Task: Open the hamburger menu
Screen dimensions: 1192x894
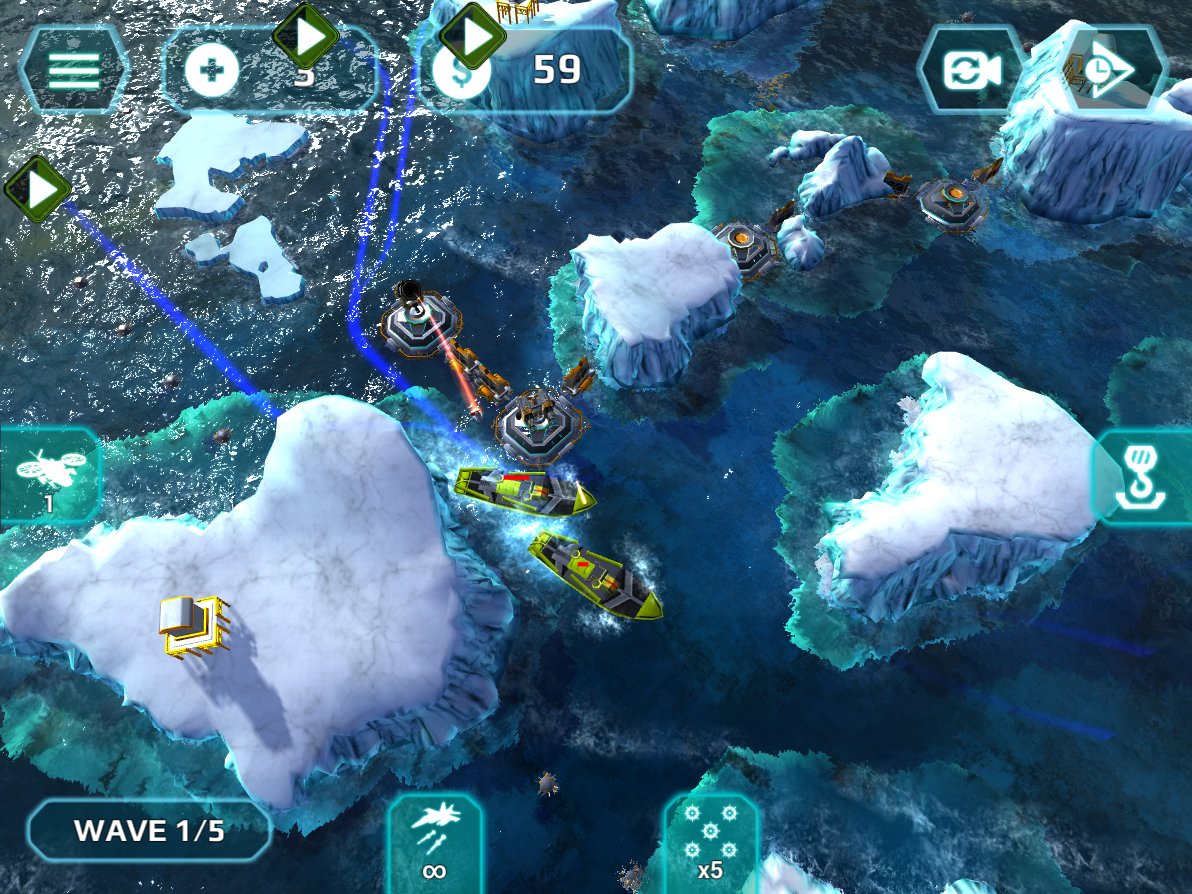Action: tap(74, 70)
